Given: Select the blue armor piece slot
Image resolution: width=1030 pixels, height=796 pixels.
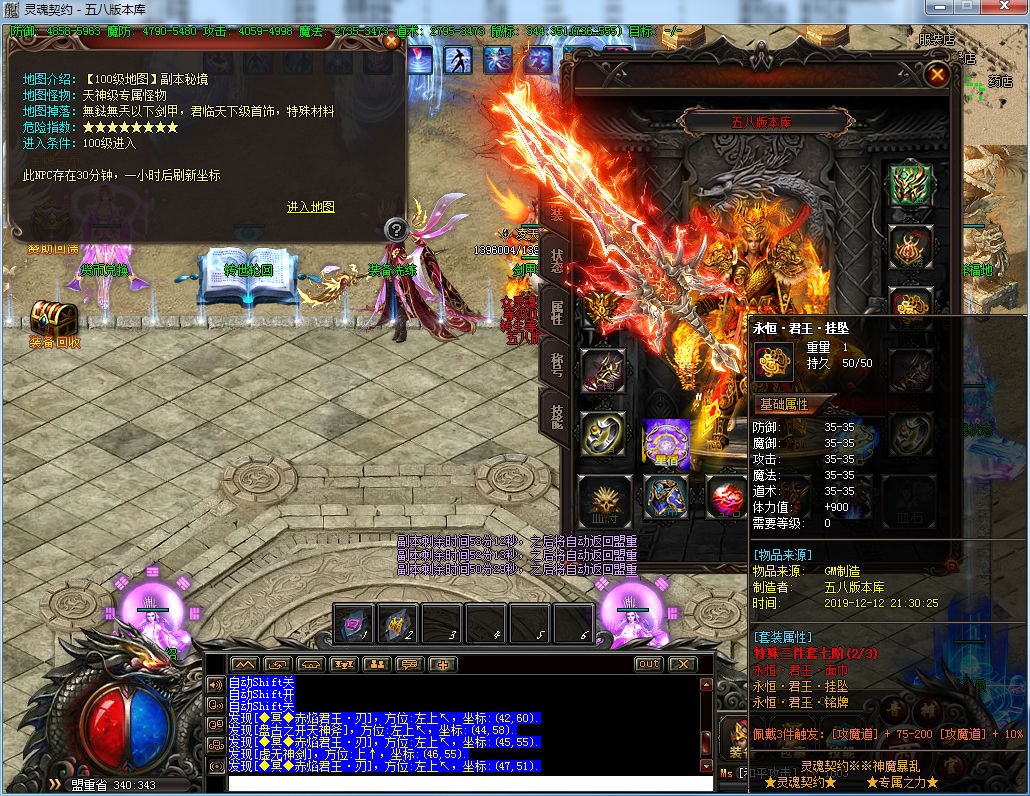Looking at the screenshot, I should click(665, 498).
